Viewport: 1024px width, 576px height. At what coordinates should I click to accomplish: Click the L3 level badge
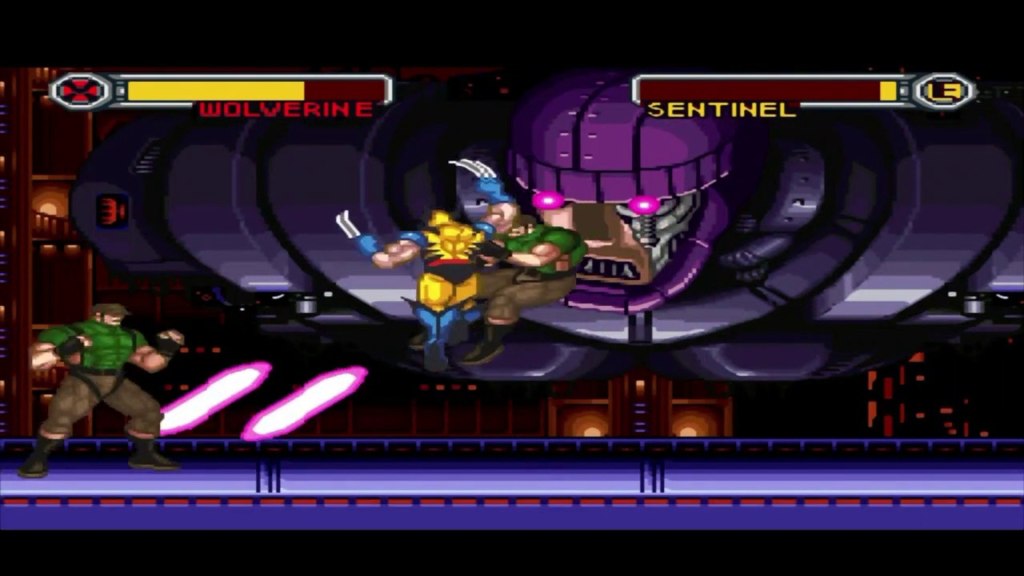[943, 91]
